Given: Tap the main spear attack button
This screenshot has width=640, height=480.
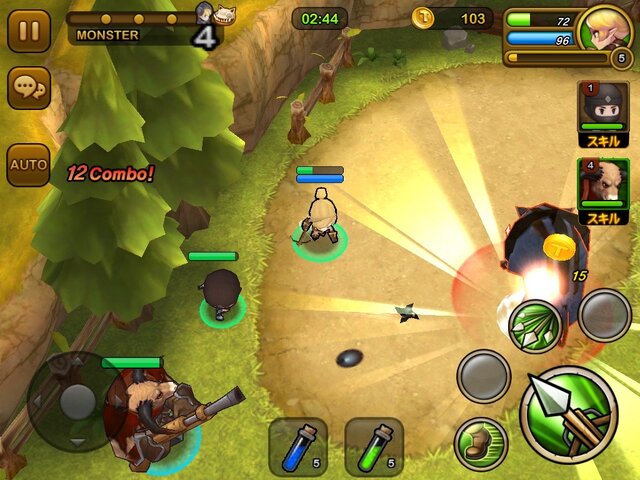Looking at the screenshot, I should pos(568,414).
